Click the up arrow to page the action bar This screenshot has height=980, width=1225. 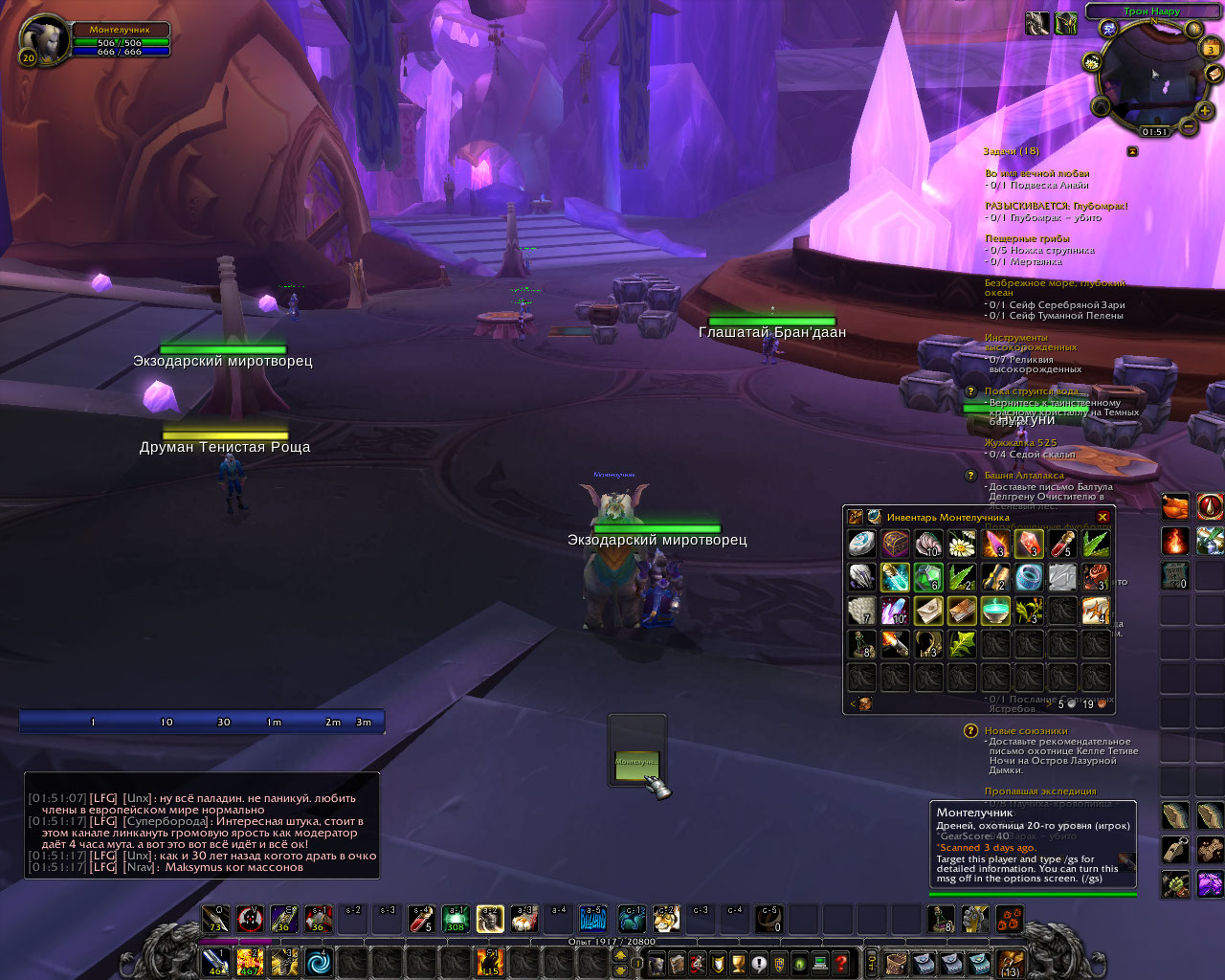tap(620, 955)
